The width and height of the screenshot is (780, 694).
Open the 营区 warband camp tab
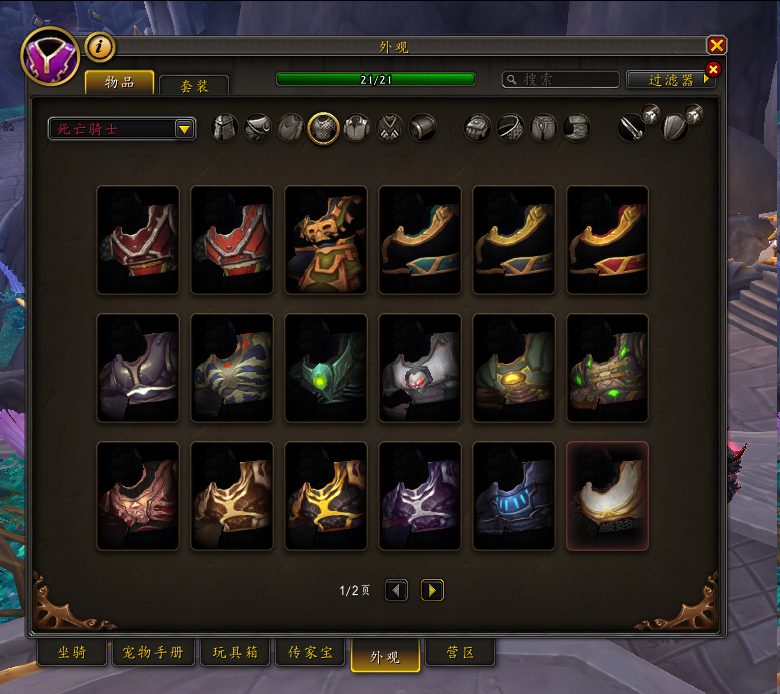tap(459, 655)
